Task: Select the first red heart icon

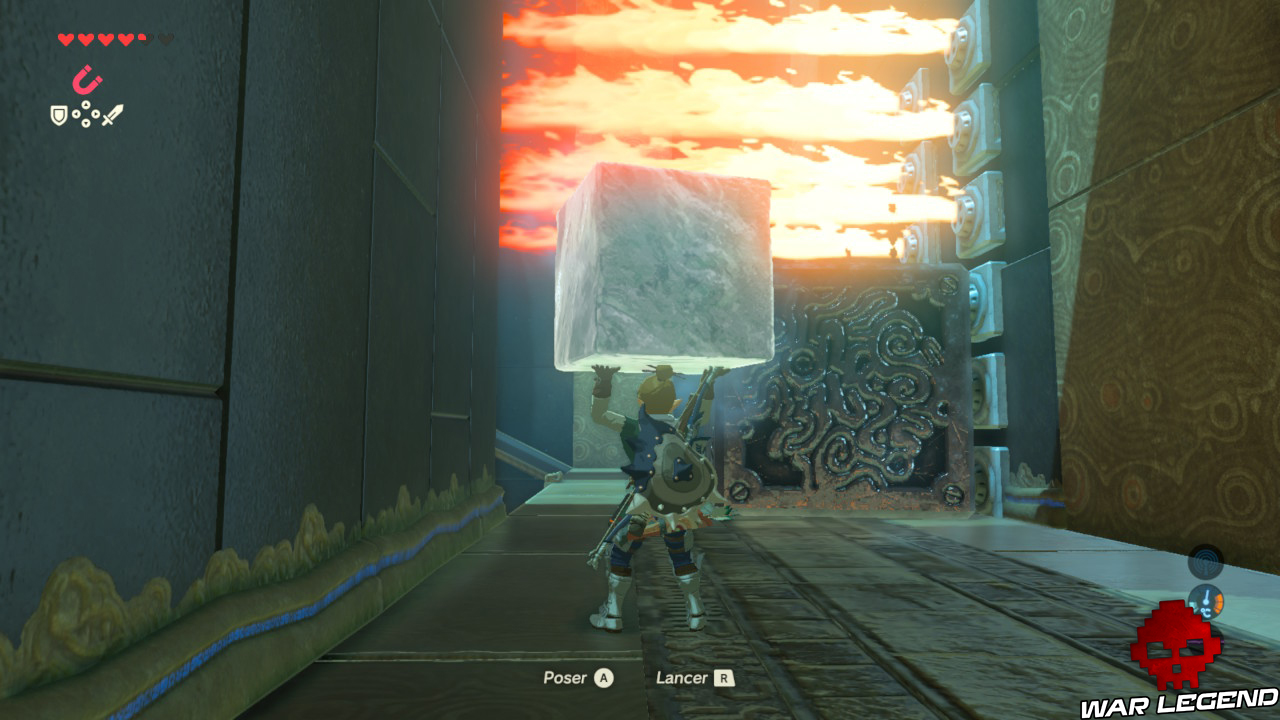Action: tap(66, 38)
